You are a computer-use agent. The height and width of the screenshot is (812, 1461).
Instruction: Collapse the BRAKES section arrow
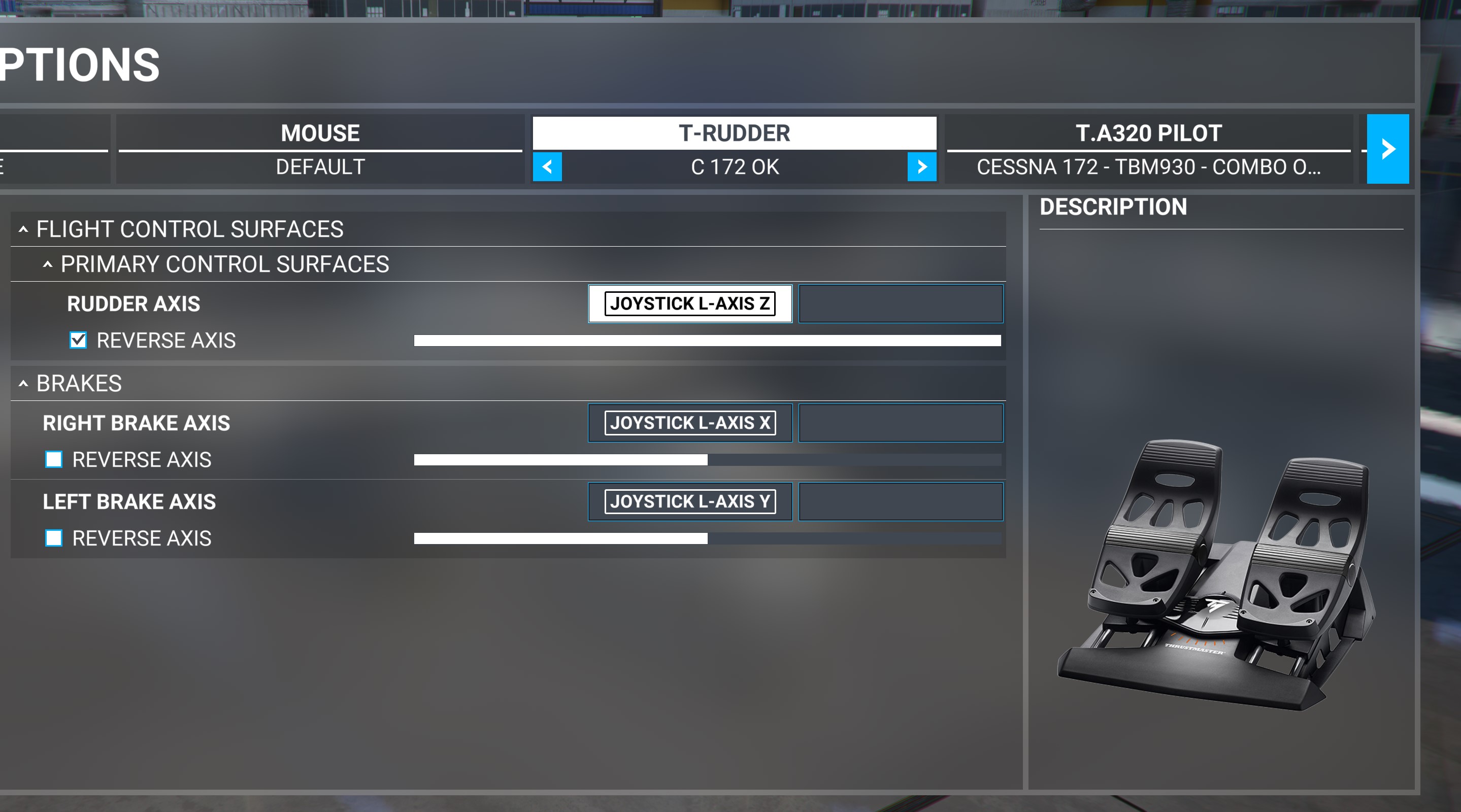click(23, 383)
